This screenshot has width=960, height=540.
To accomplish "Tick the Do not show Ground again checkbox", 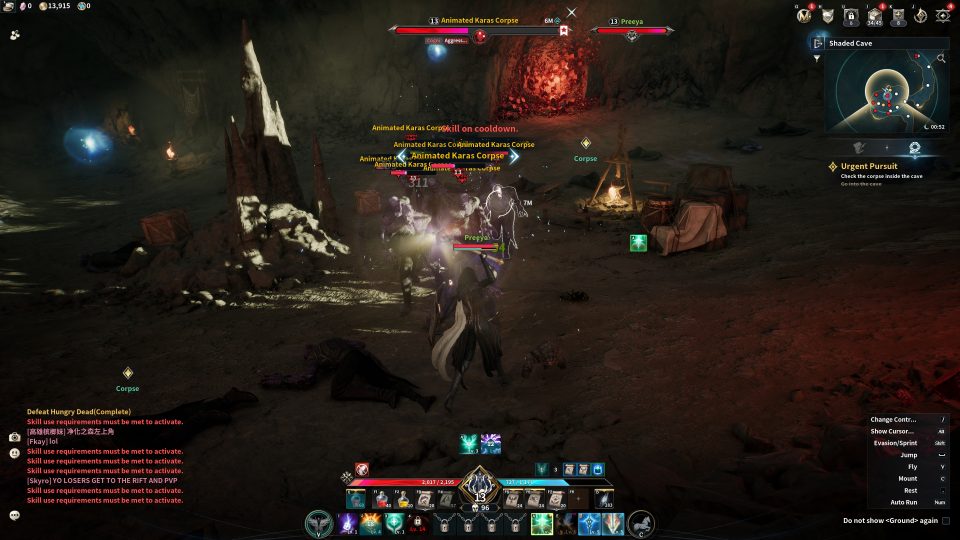I will tap(946, 520).
